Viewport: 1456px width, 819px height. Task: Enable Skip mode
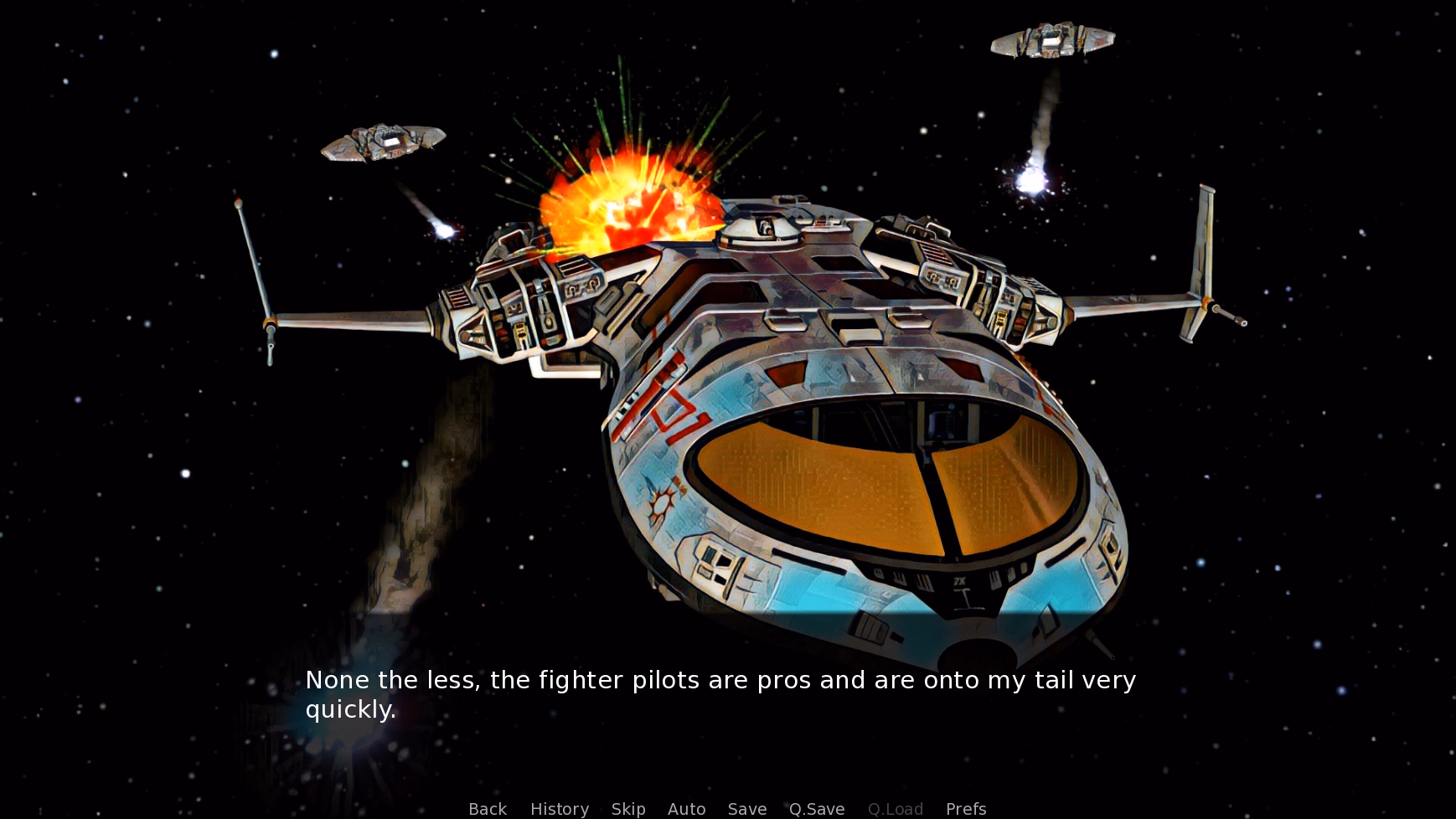628,808
